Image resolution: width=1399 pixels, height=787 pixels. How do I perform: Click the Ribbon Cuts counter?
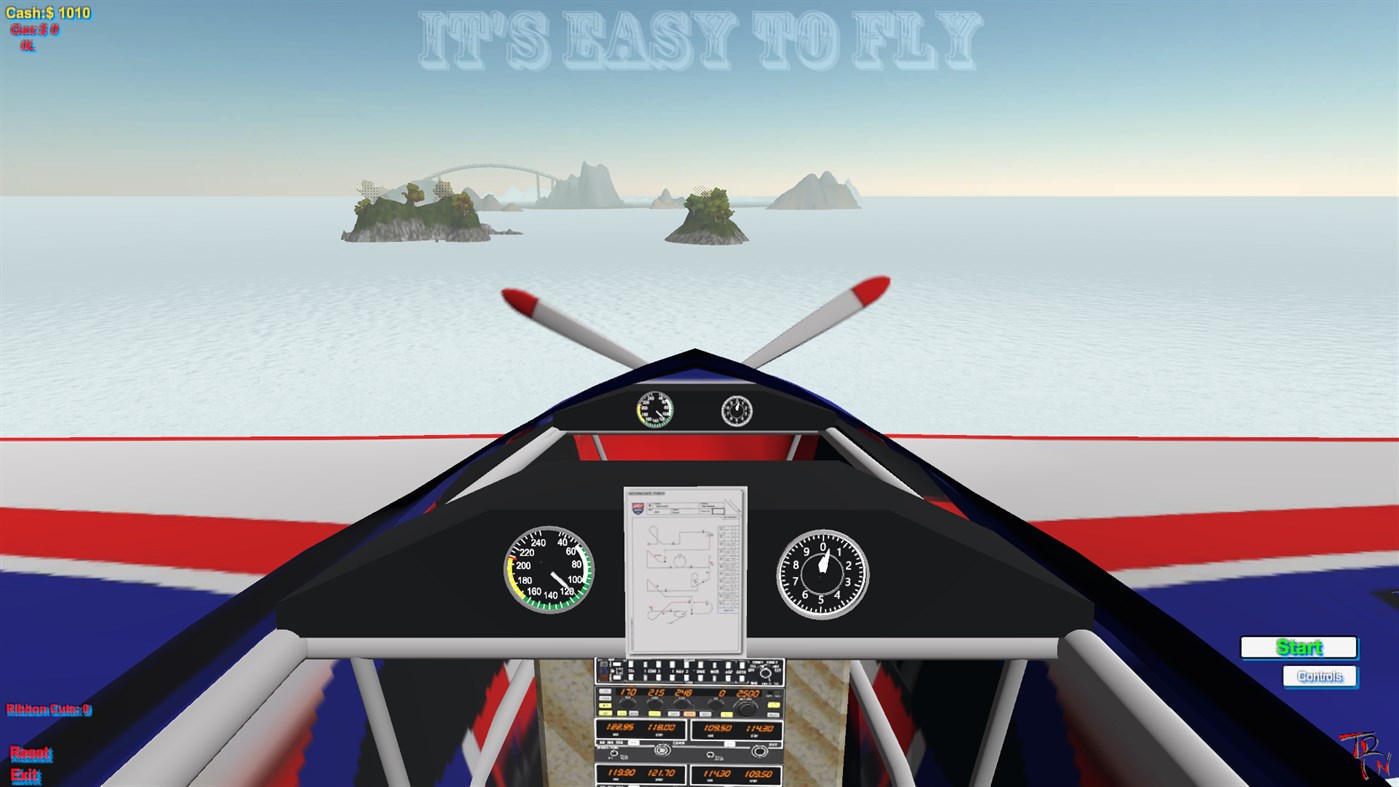48,708
